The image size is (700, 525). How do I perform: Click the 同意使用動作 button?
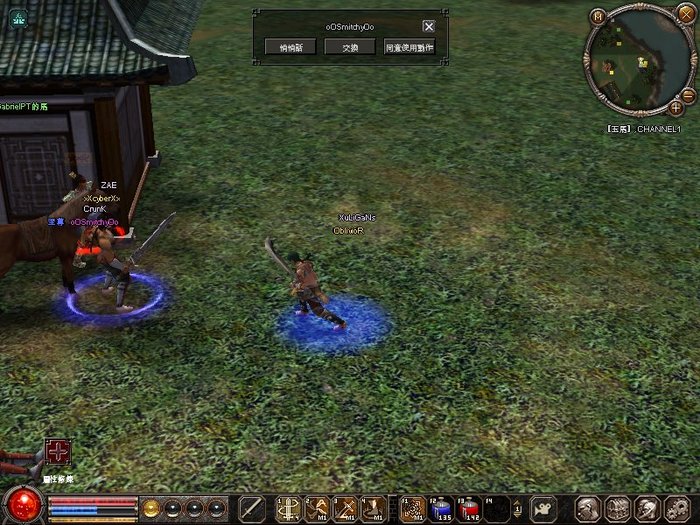[x=409, y=47]
